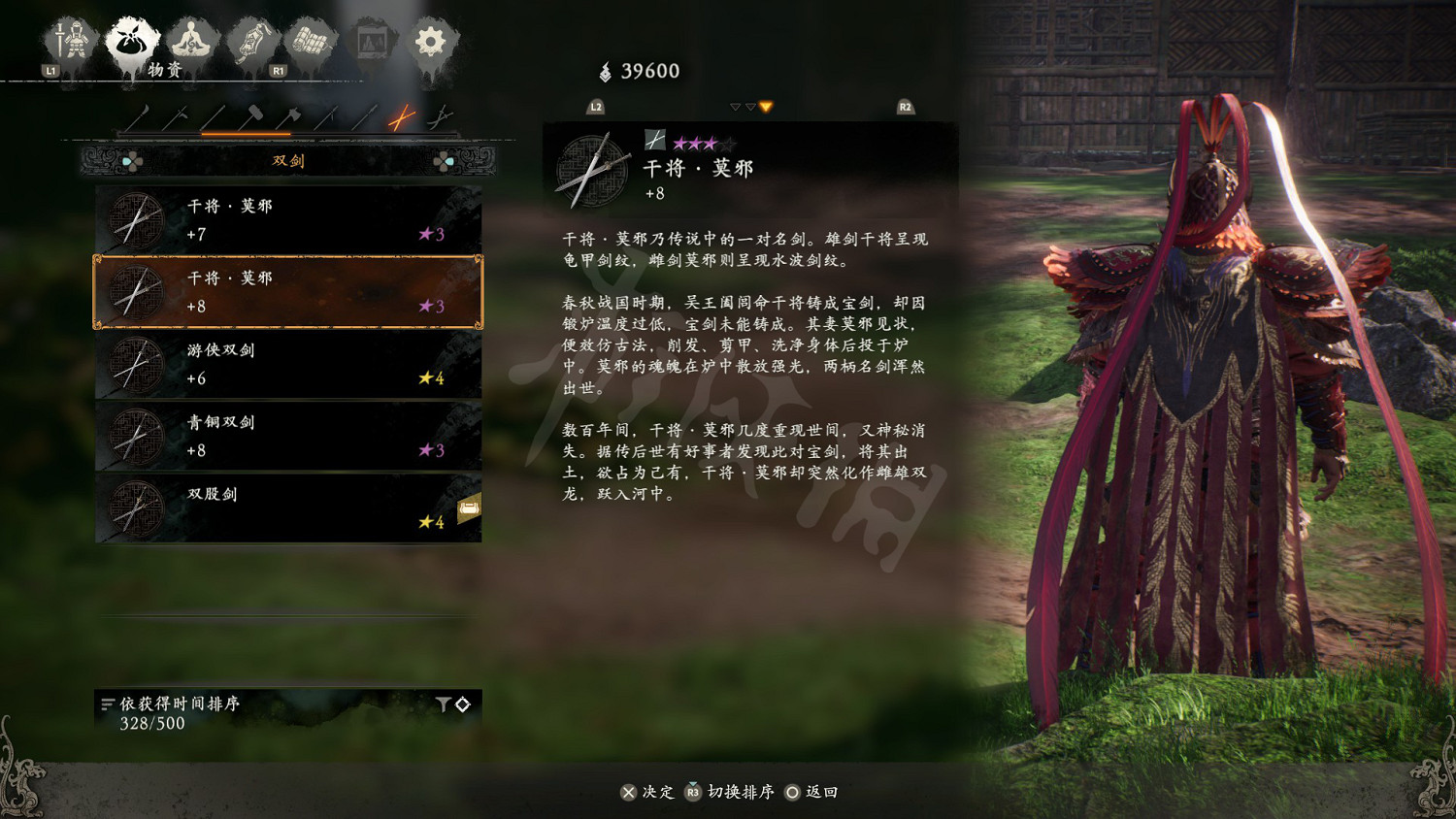Click 切换排序 to change sorting
Screen dimensions: 1456x819
(743, 792)
